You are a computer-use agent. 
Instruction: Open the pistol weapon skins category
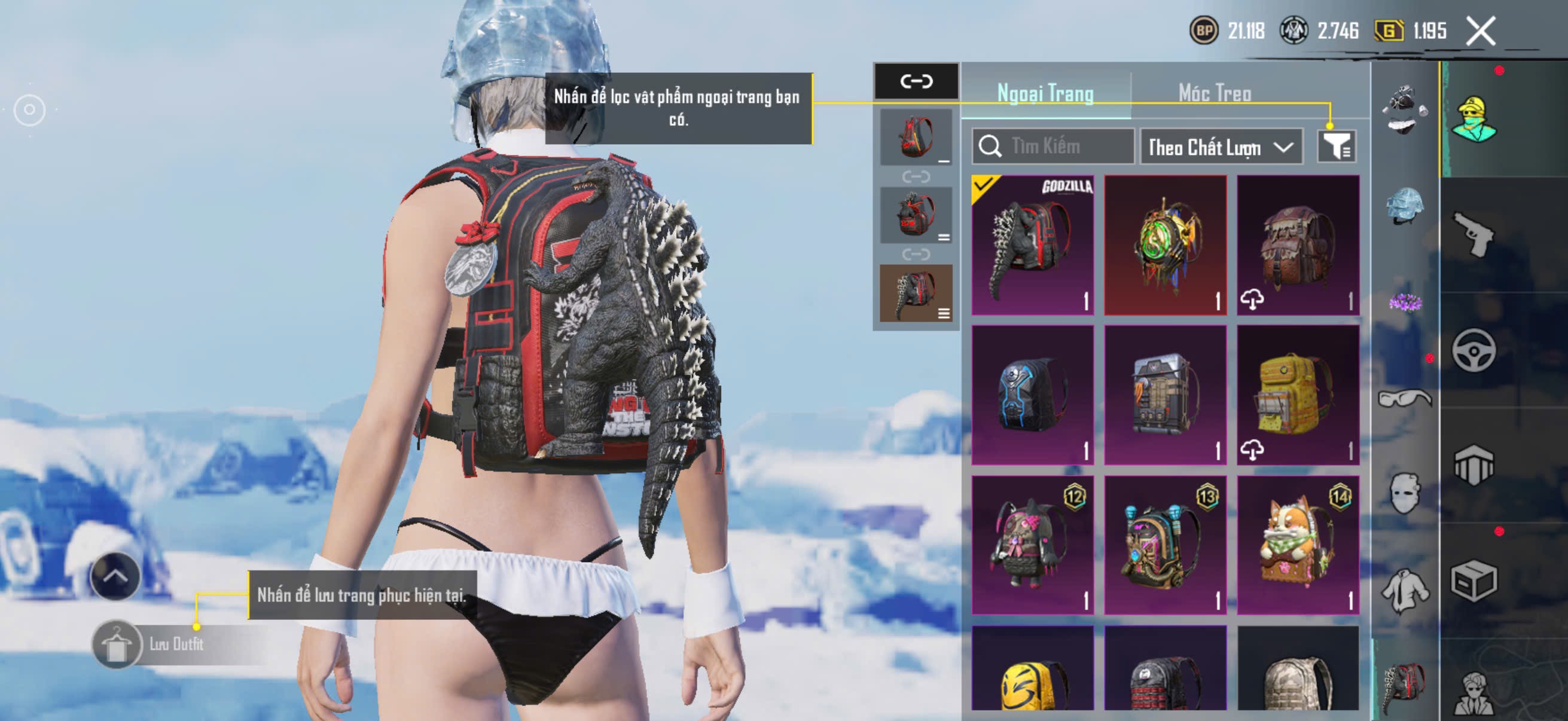click(1473, 234)
